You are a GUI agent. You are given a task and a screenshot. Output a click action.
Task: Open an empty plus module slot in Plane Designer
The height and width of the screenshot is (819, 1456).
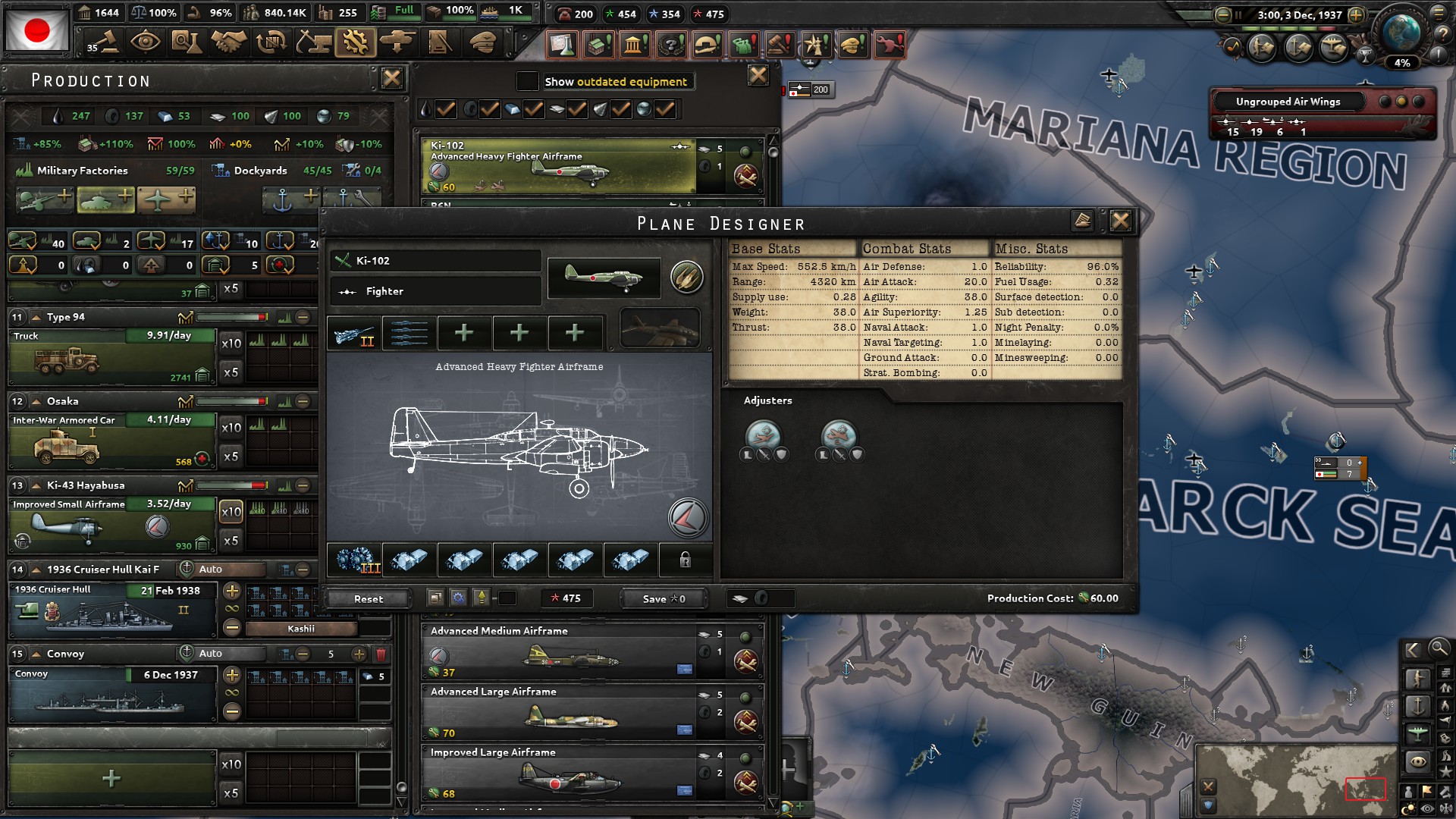click(463, 333)
